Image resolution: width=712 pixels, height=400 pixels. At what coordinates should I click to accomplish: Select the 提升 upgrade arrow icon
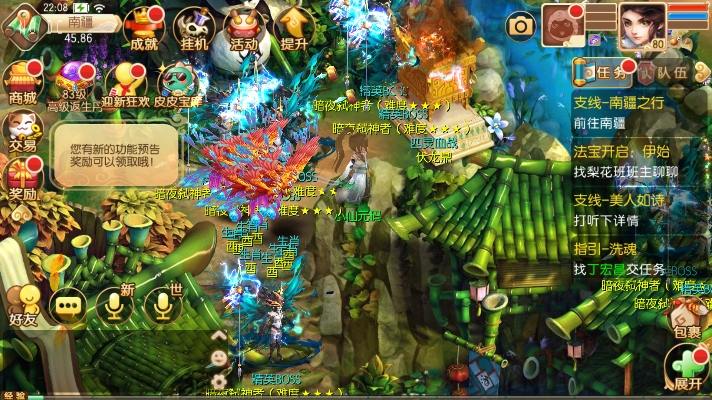[x=294, y=28]
